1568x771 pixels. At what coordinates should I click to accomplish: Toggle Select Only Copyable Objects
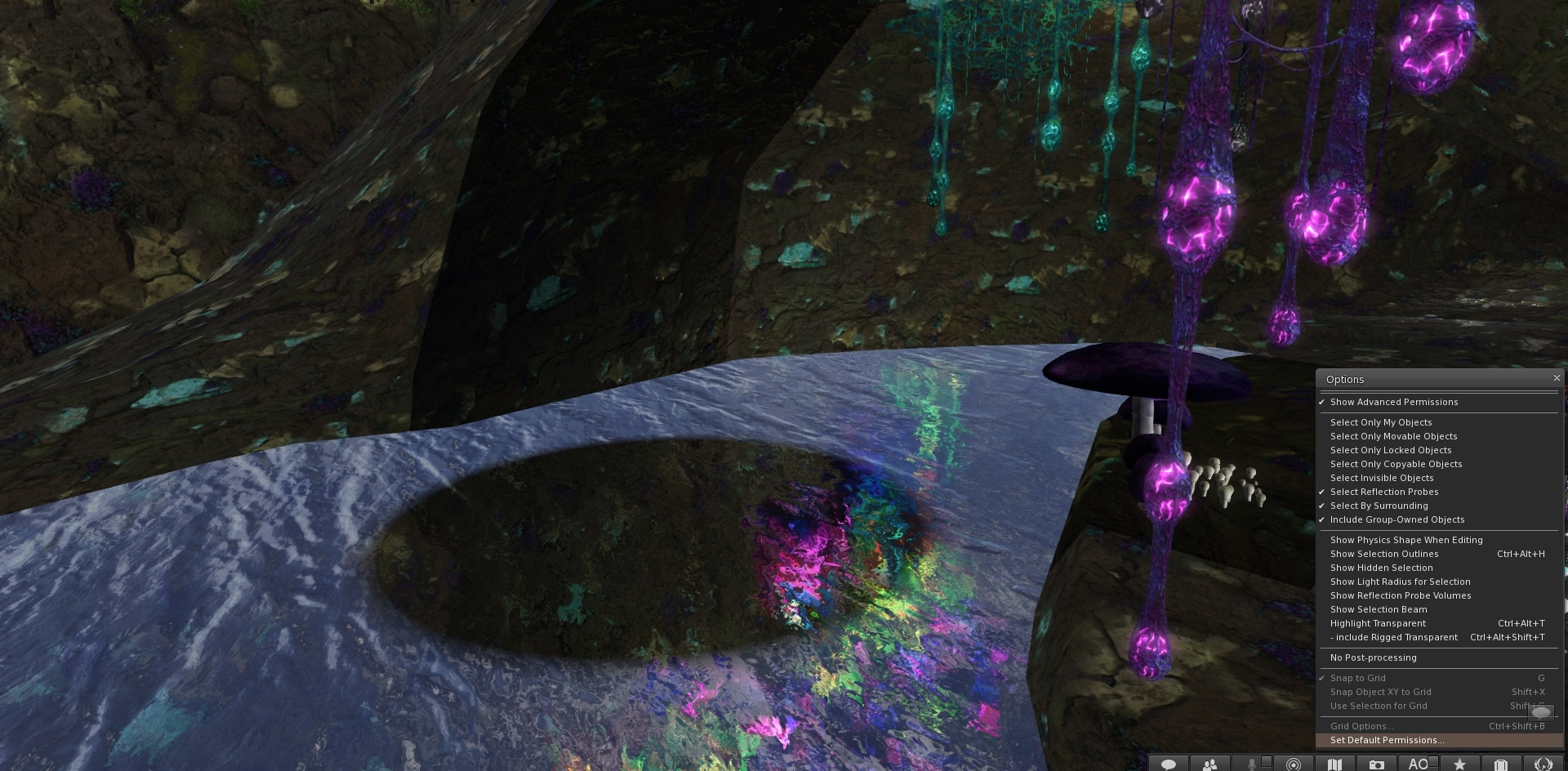coord(1396,464)
